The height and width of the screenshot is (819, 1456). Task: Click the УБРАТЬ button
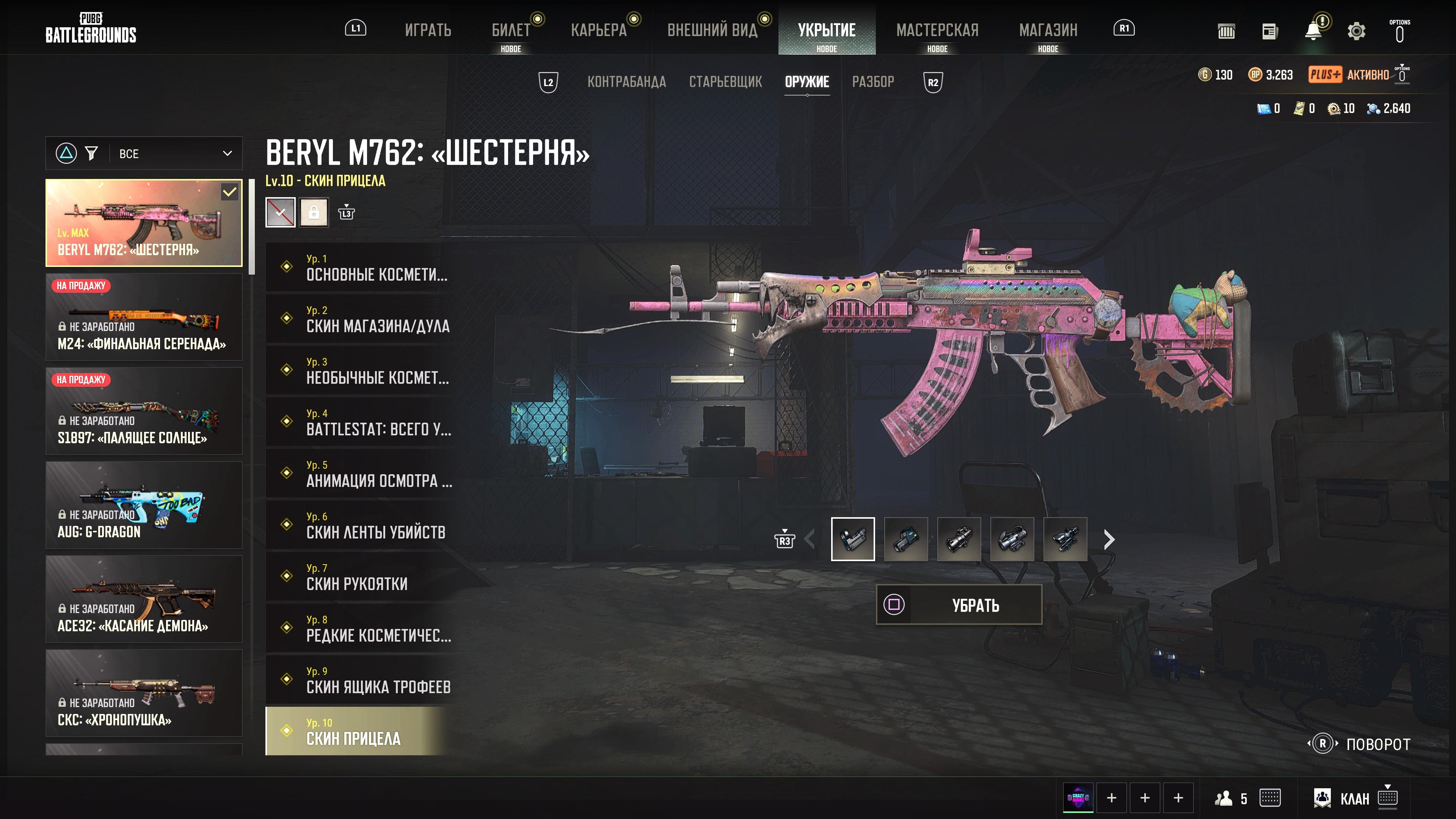point(959,605)
